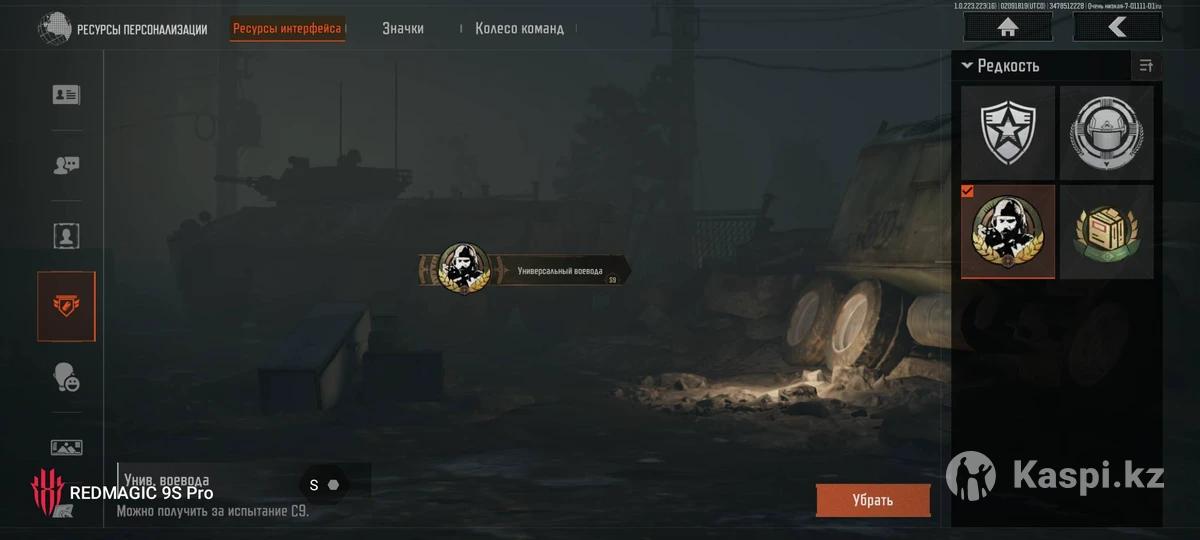1200x540 pixels.
Task: Choose the star shield emblem
Action: click(1008, 131)
